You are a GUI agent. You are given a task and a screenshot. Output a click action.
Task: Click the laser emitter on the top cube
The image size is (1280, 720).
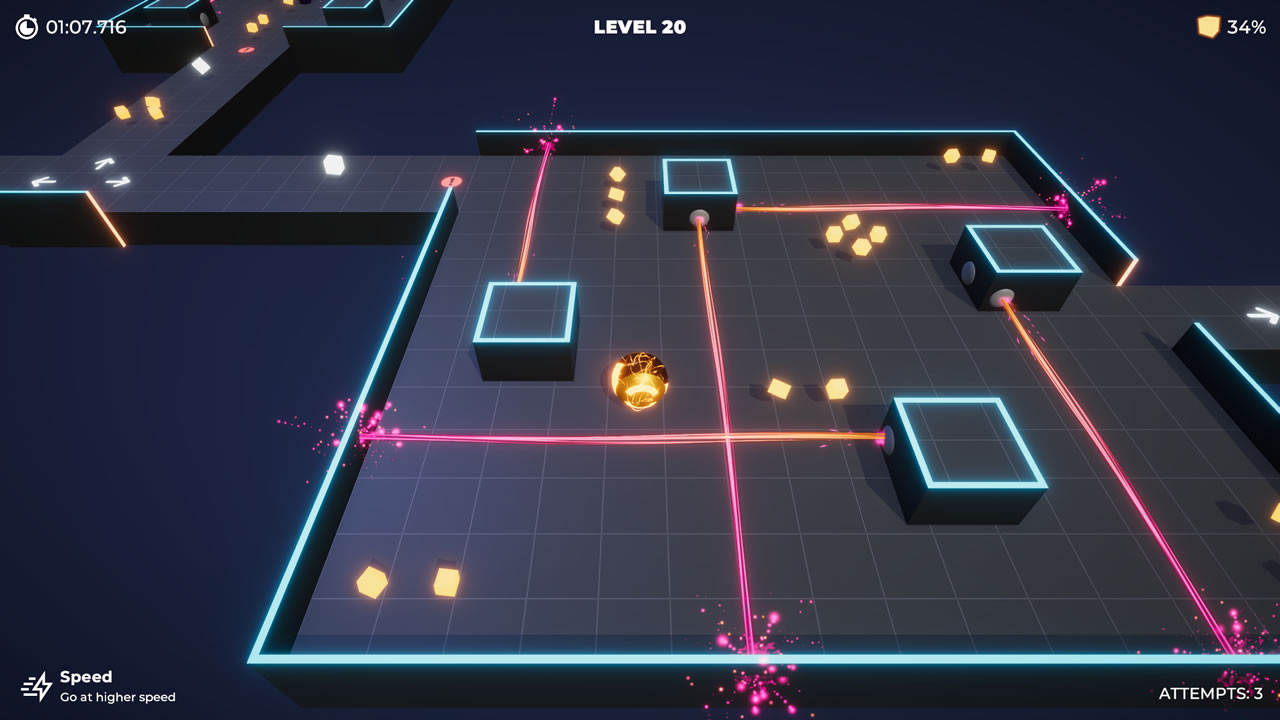pyautogui.click(x=700, y=216)
